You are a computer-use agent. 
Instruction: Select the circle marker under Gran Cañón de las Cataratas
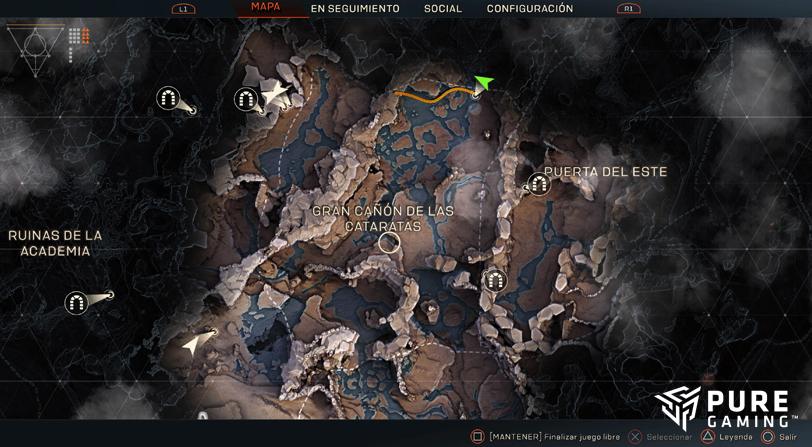point(389,242)
